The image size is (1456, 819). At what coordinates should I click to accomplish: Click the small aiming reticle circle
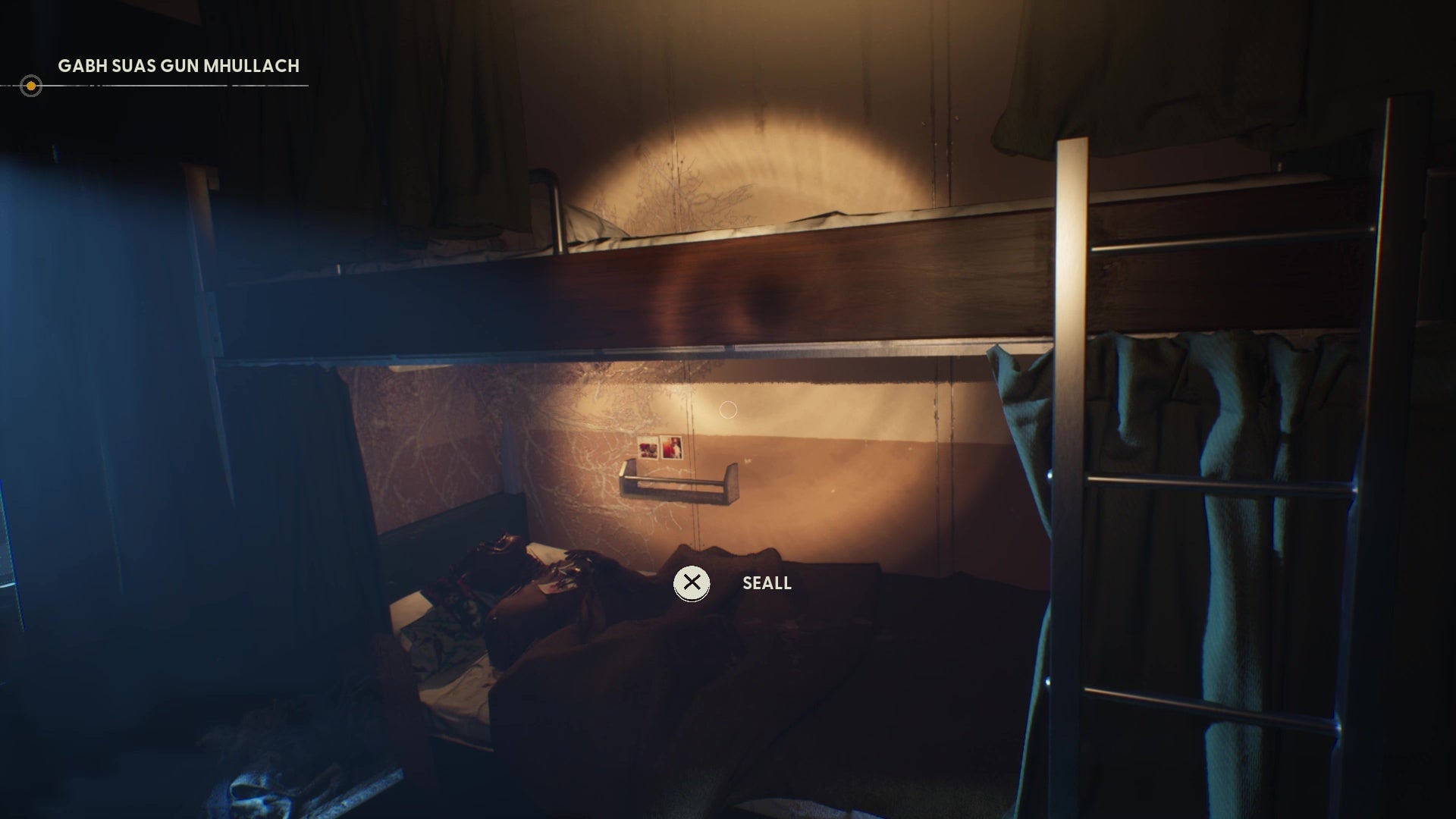click(730, 408)
